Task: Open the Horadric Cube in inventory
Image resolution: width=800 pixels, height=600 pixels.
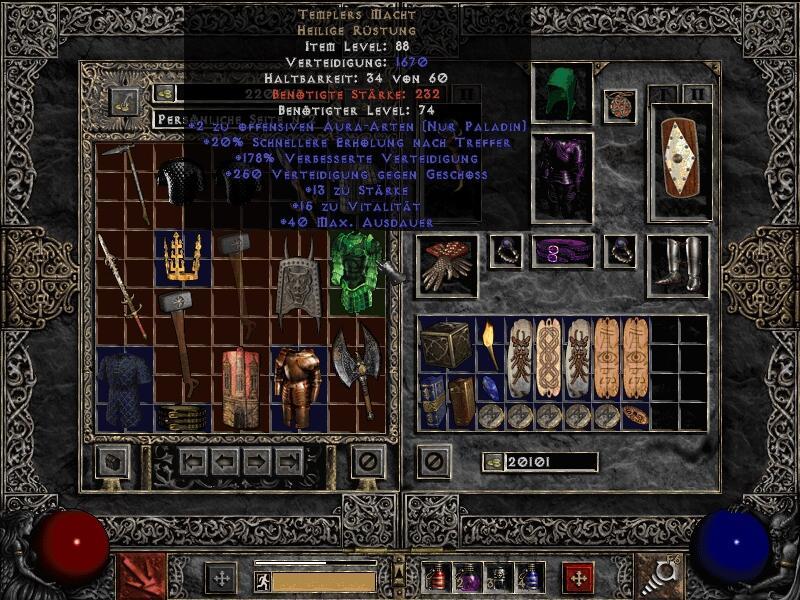Action: coord(446,345)
